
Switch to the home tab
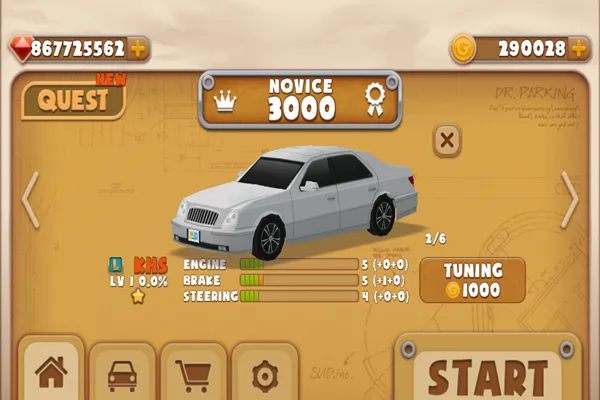(x=50, y=373)
